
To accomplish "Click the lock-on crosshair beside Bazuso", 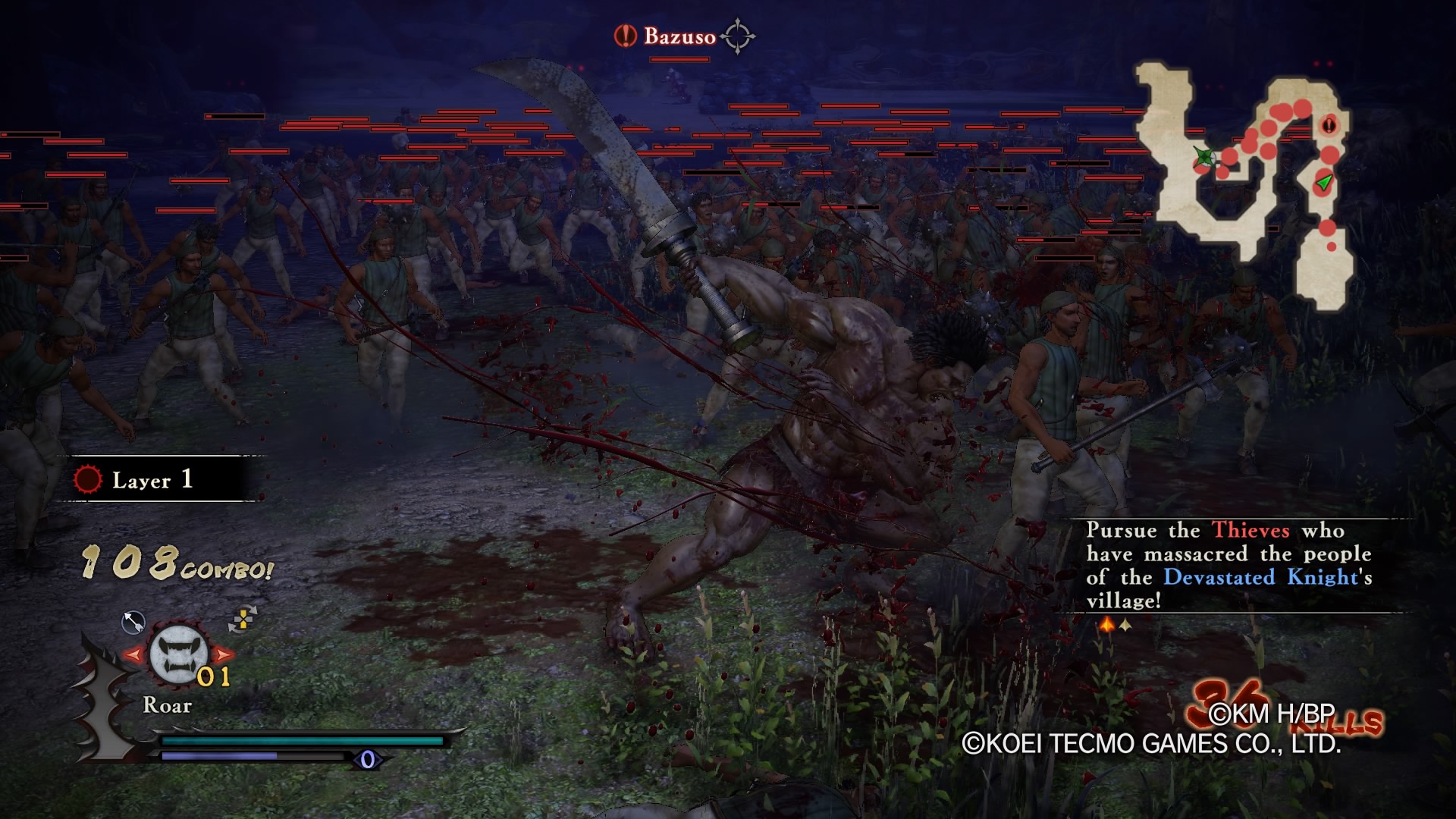I will [x=737, y=36].
